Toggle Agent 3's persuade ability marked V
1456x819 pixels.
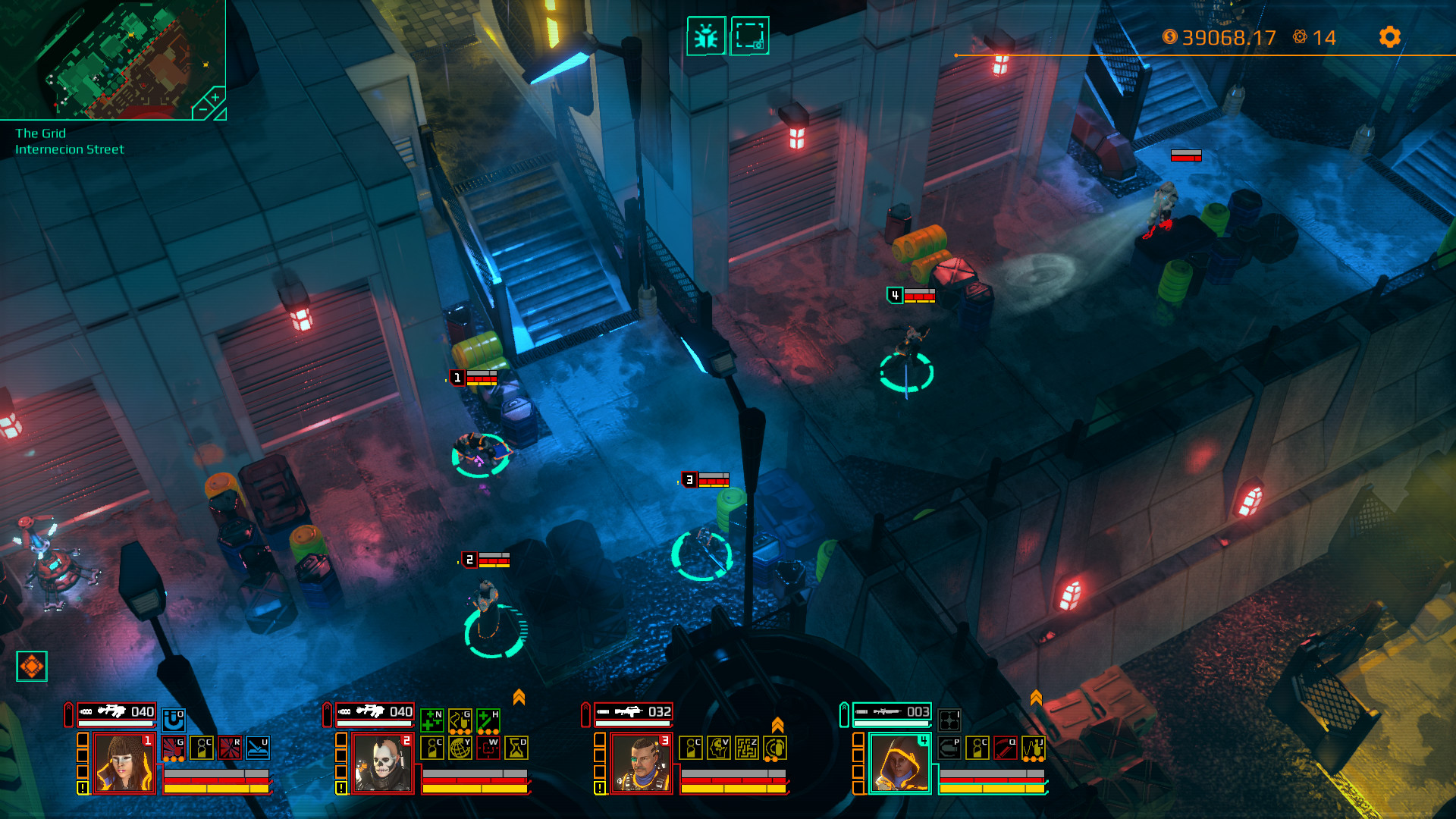pos(720,749)
